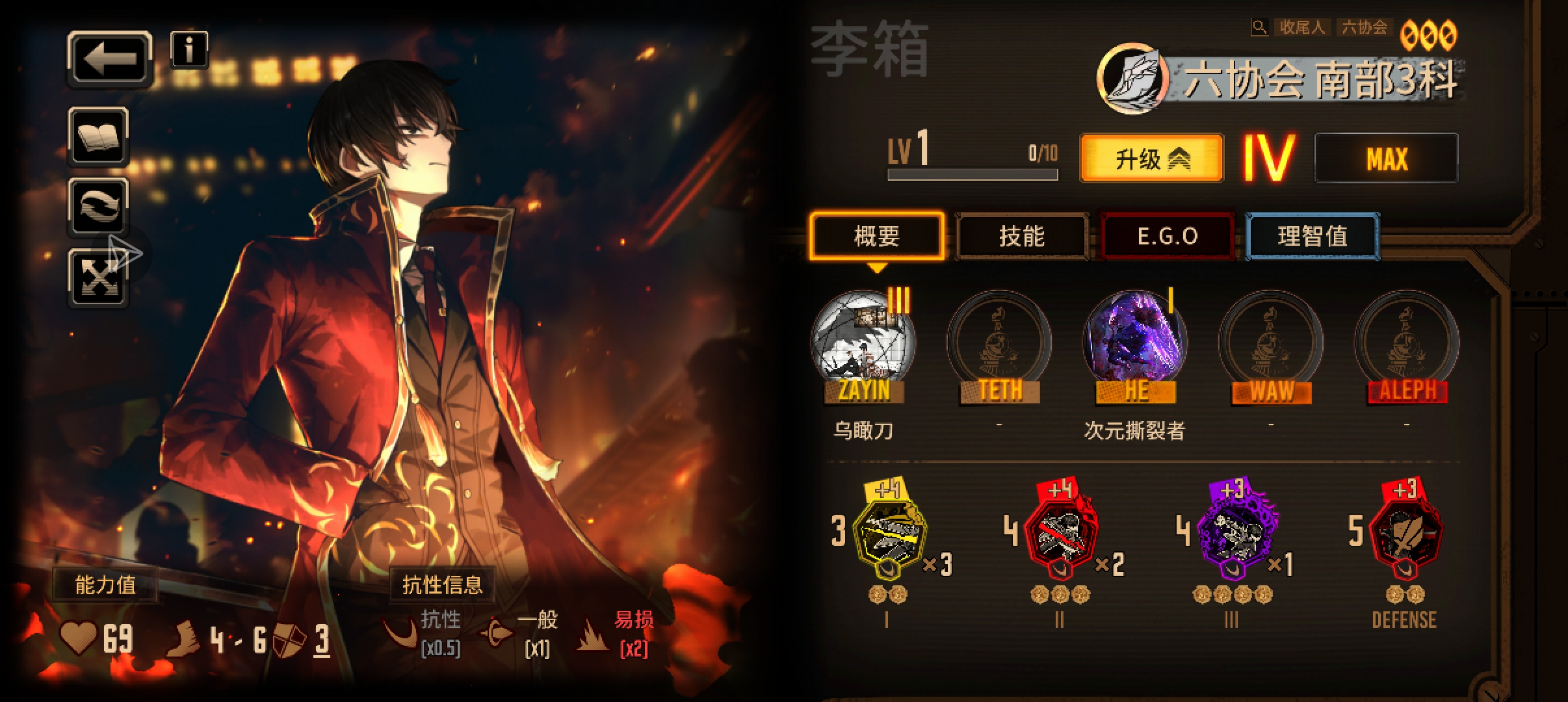
Task: Open the 技能 skills tab
Action: coord(1021,236)
